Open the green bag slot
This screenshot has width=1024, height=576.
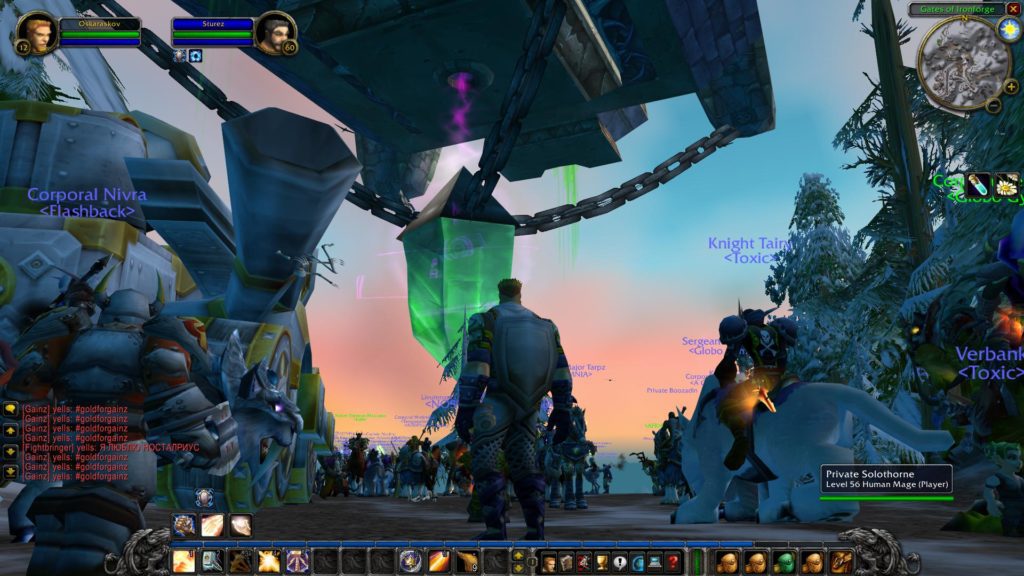[x=784, y=562]
